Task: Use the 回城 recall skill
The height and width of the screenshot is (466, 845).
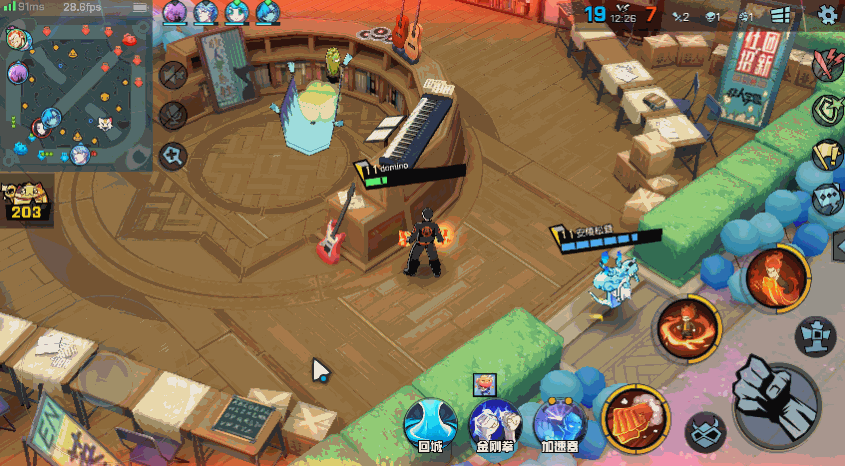Action: [430, 424]
